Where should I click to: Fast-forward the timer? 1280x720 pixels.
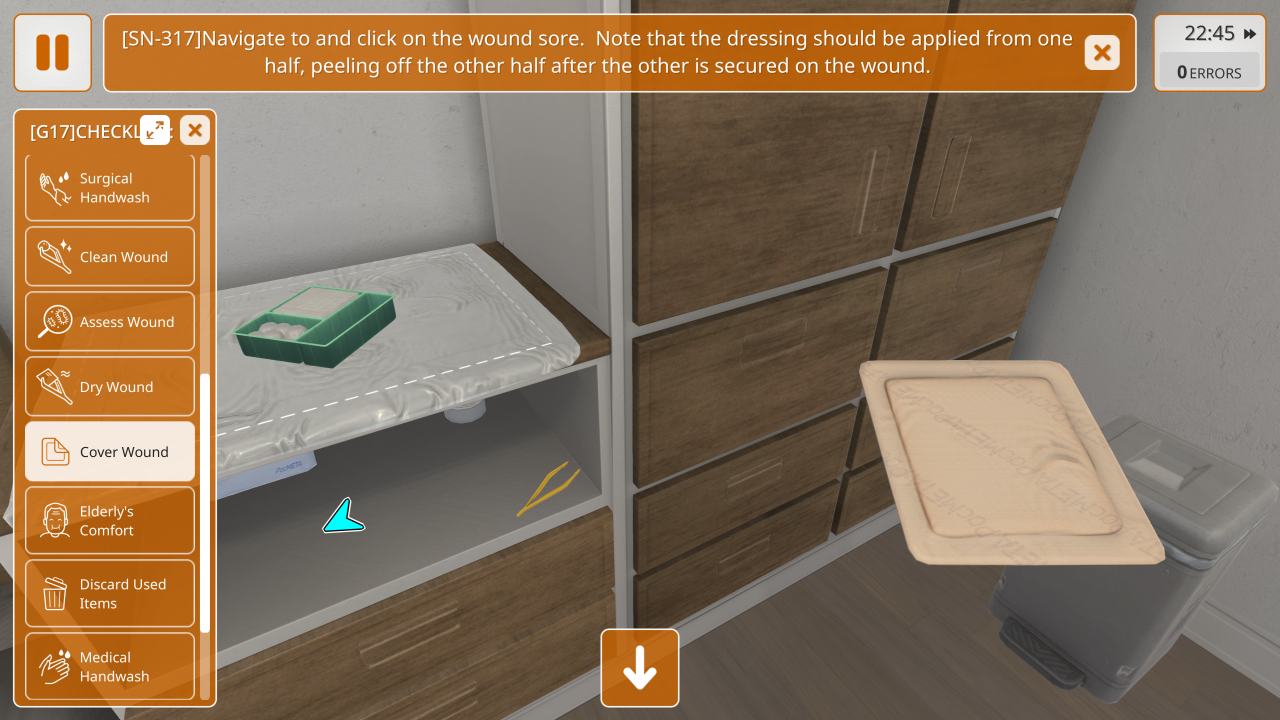pyautogui.click(x=1250, y=34)
